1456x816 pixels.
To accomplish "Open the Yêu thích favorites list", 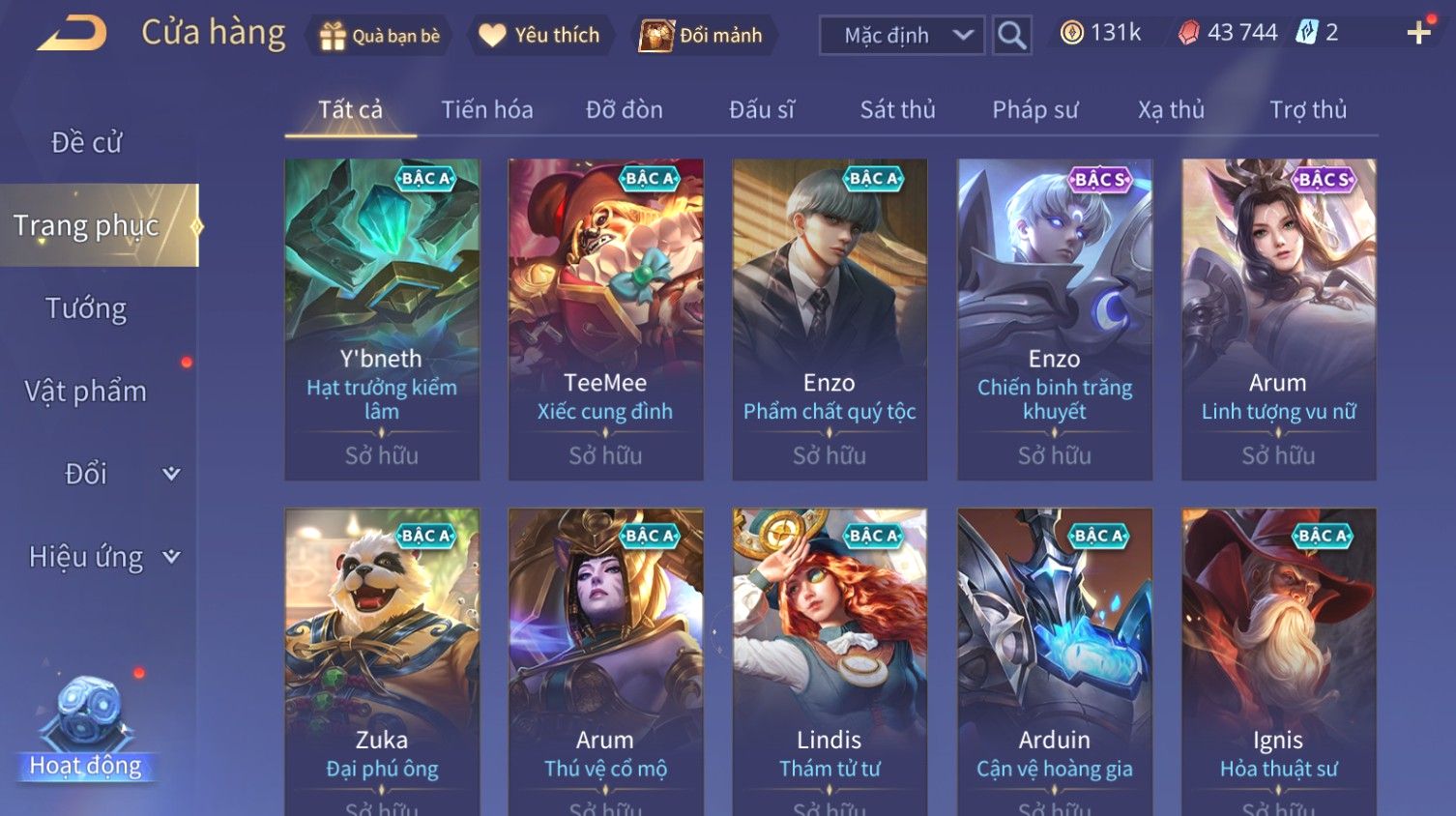I will [x=540, y=36].
